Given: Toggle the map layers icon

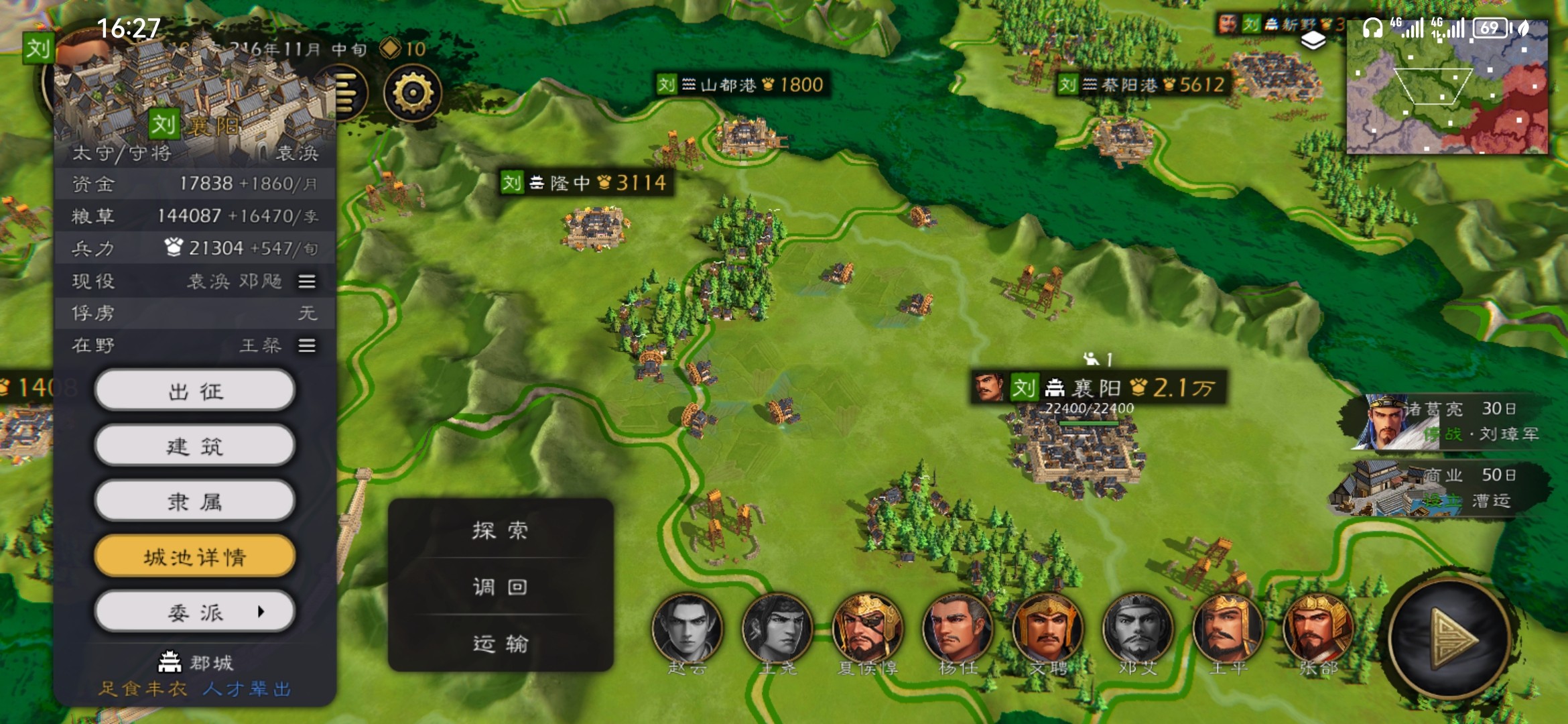Looking at the screenshot, I should [x=1313, y=41].
